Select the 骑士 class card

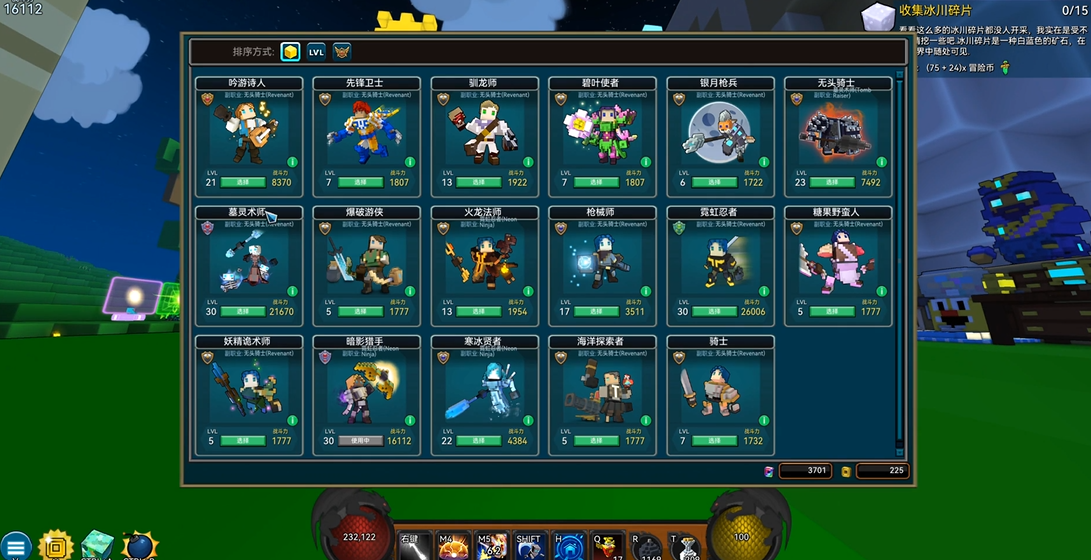pos(719,389)
